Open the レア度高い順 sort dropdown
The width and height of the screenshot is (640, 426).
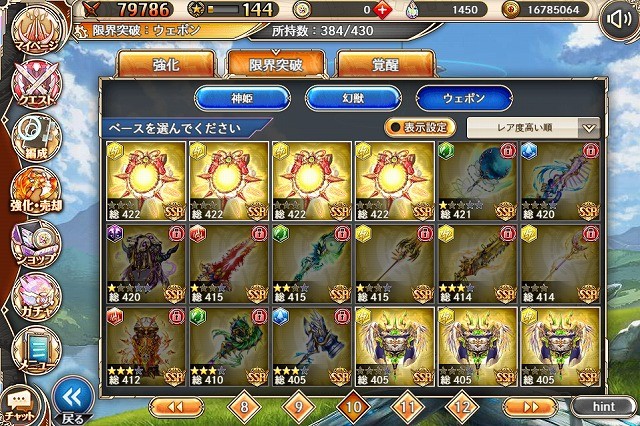point(533,128)
